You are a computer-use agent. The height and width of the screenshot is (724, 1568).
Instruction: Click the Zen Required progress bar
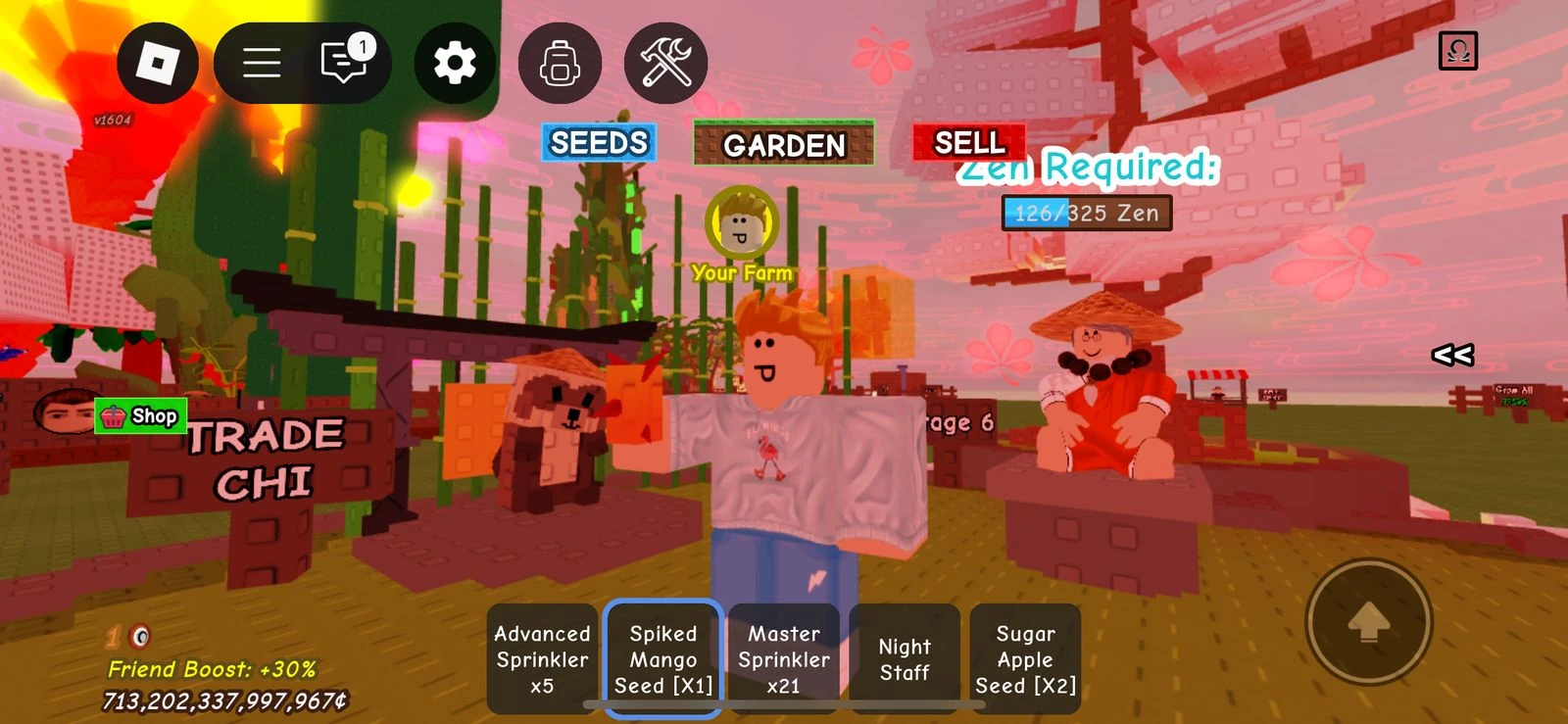tap(1086, 213)
